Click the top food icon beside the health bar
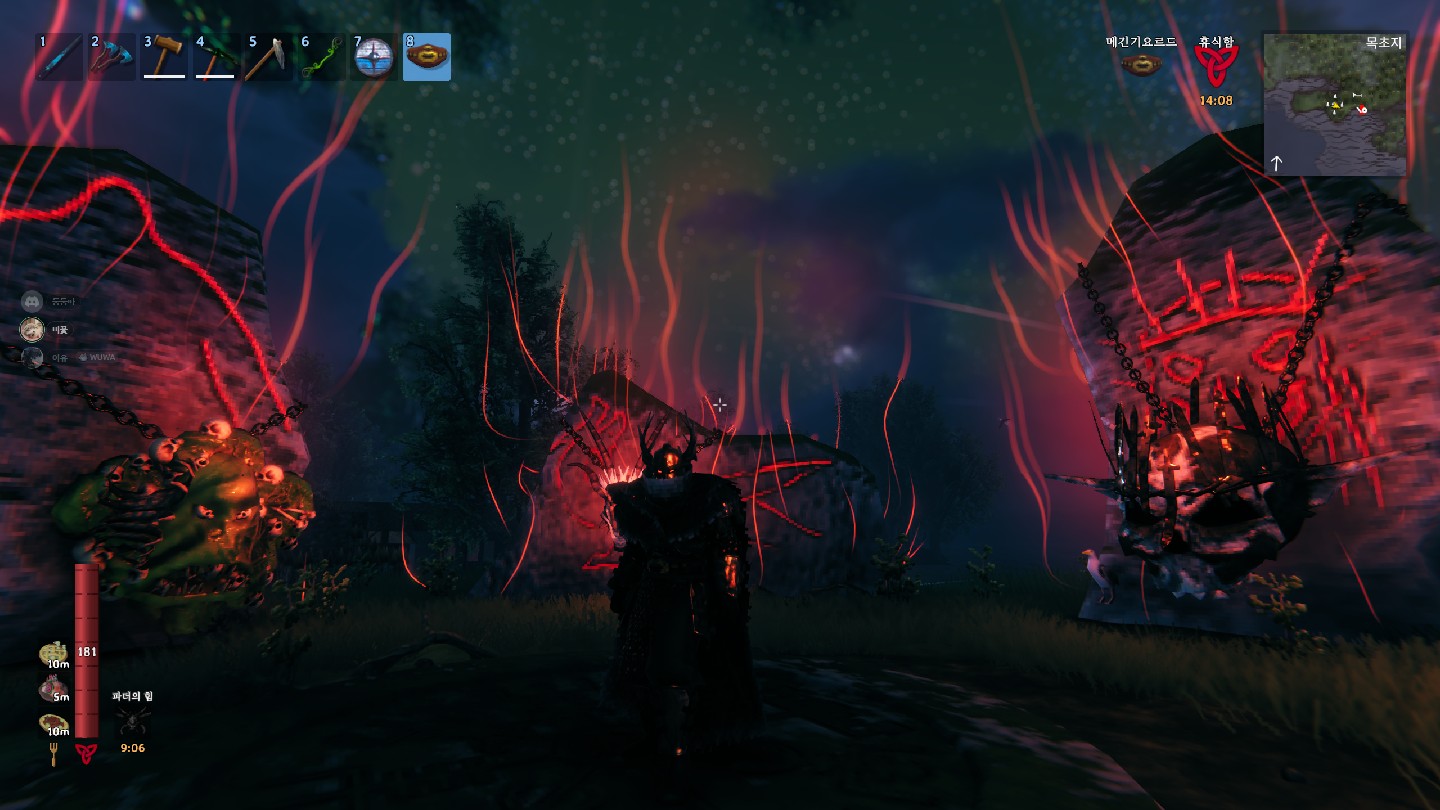The image size is (1440, 810). coord(54,655)
